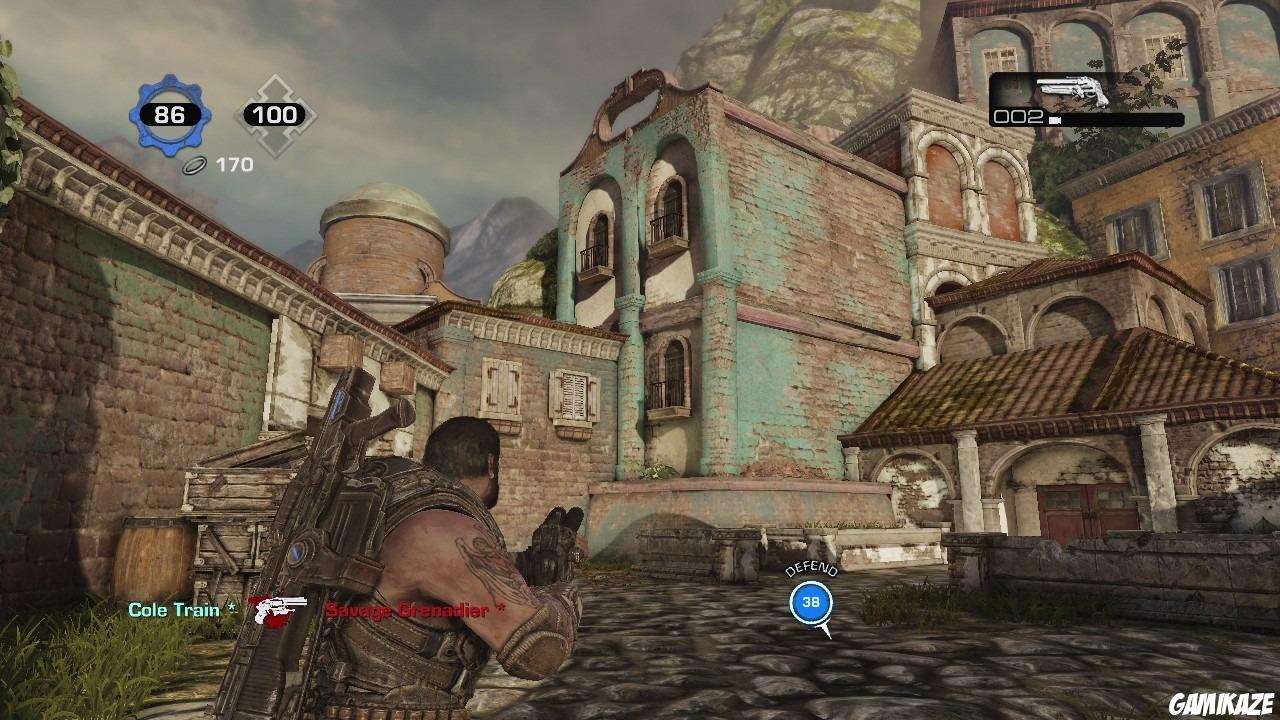Image resolution: width=1280 pixels, height=720 pixels.
Task: Expand the DEFEND marker pointer tail
Action: tap(824, 630)
